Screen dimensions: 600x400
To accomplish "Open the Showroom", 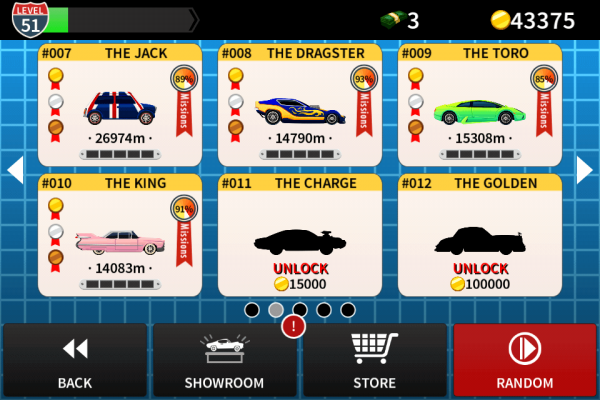I will 224,360.
